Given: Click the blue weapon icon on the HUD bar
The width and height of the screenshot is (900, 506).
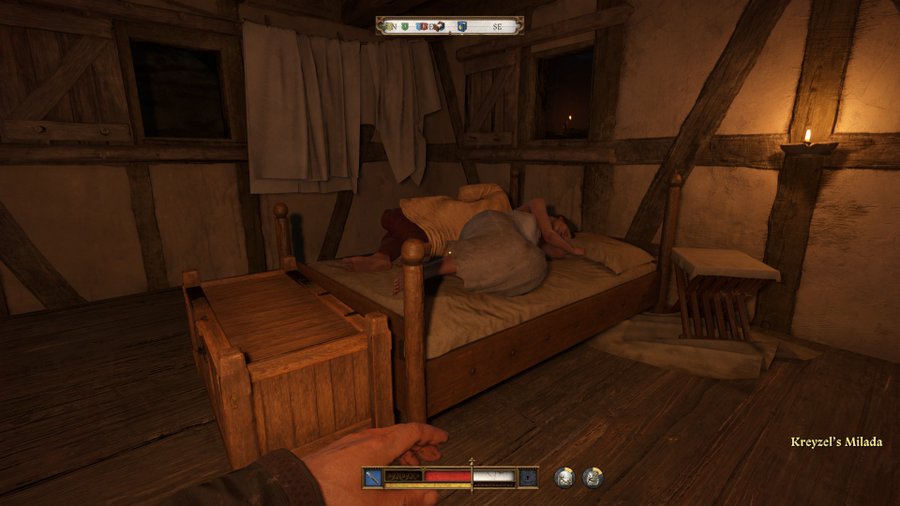Looking at the screenshot, I should click(x=373, y=478).
